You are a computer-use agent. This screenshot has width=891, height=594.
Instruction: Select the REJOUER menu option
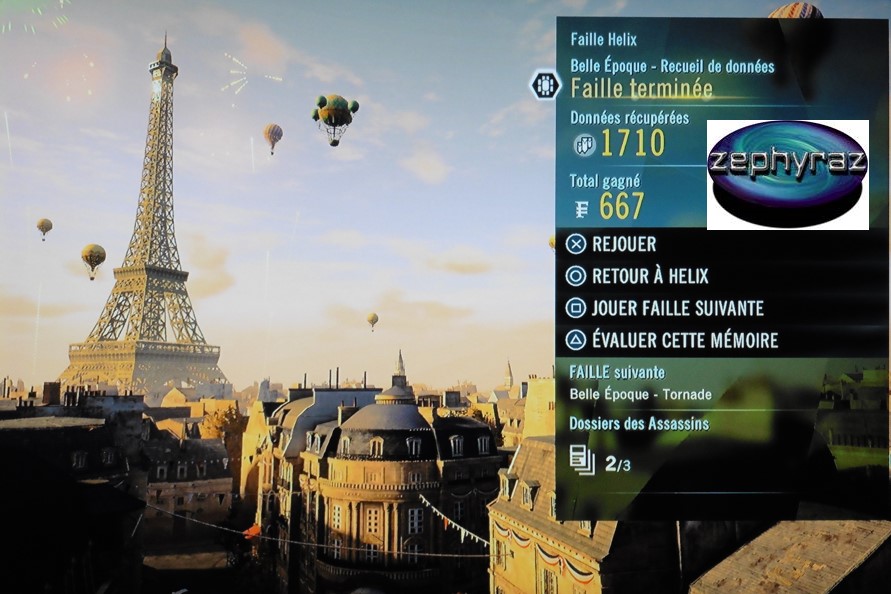click(x=624, y=244)
